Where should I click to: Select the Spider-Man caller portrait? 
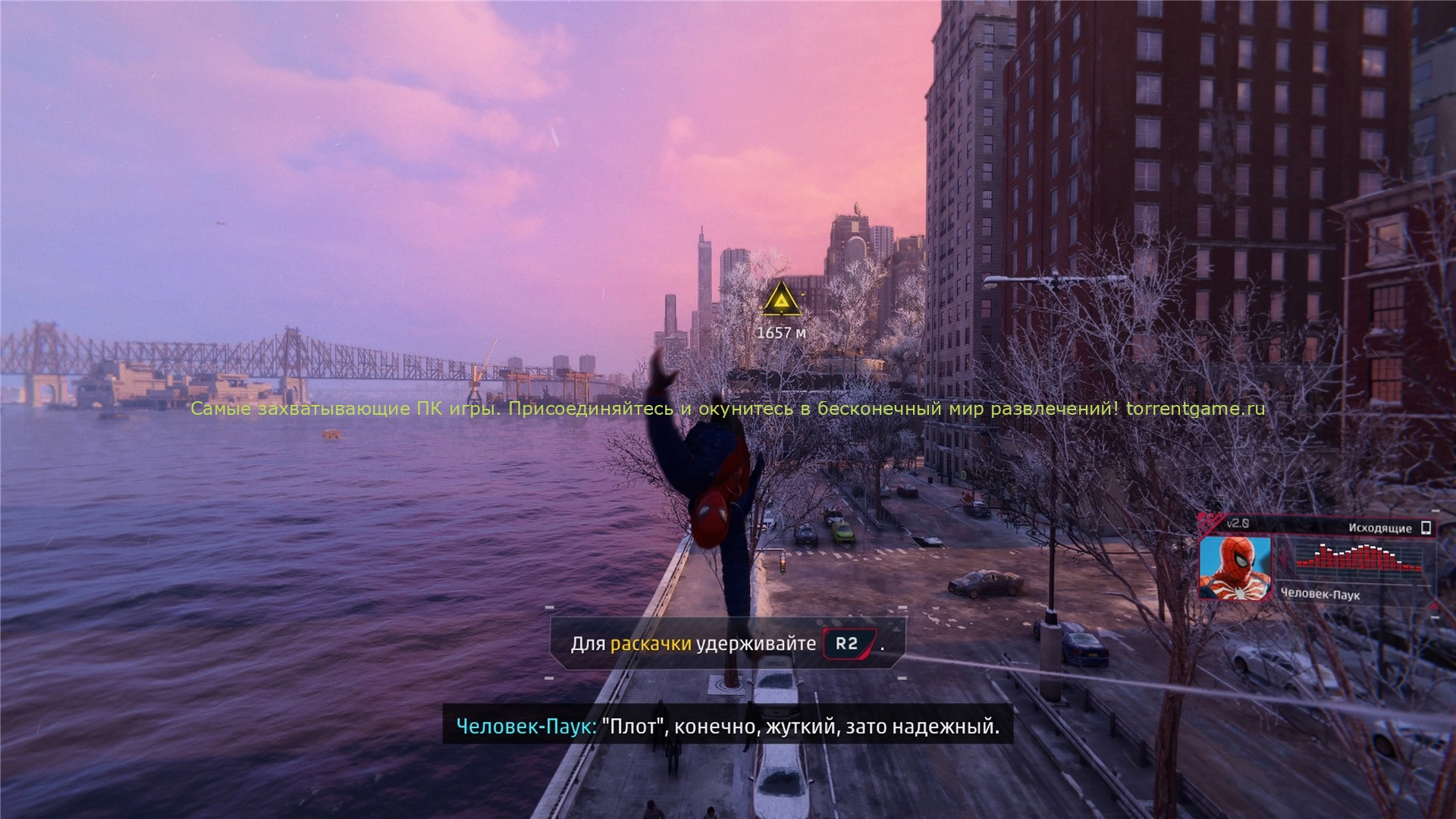1235,567
